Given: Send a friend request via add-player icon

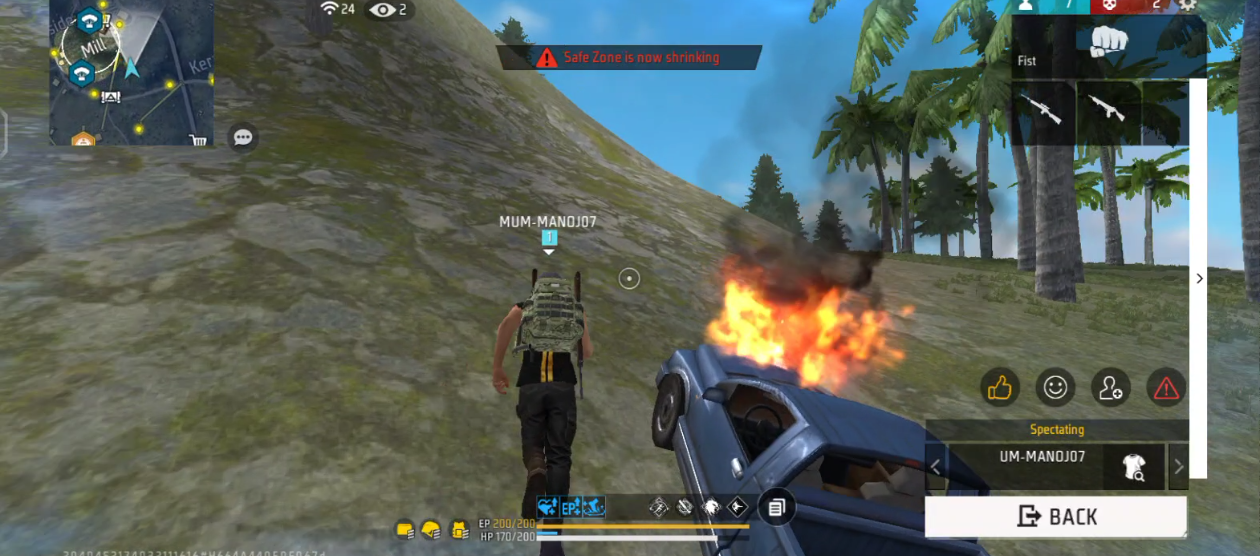Looking at the screenshot, I should pyautogui.click(x=1111, y=387).
